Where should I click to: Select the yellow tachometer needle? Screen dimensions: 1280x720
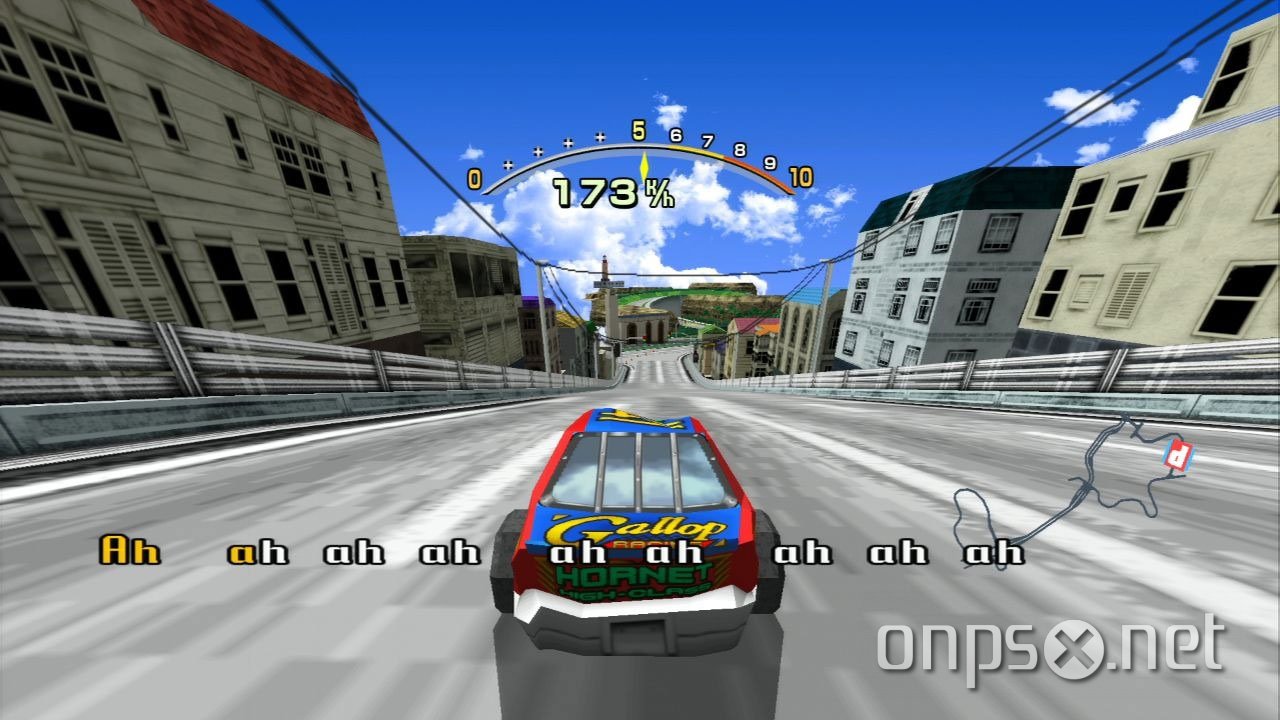coord(644,165)
